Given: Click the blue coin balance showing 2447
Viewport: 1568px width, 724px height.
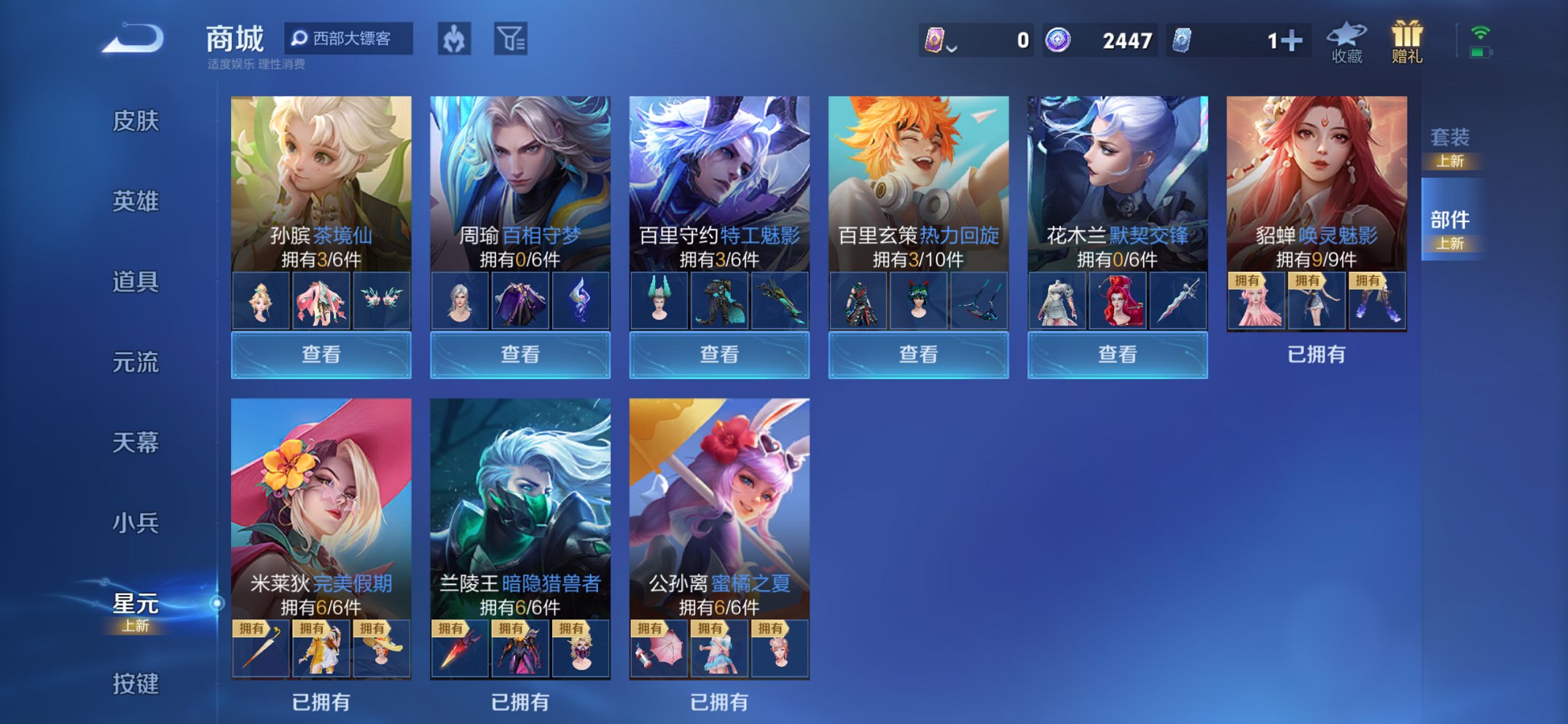Looking at the screenshot, I should click(1098, 42).
